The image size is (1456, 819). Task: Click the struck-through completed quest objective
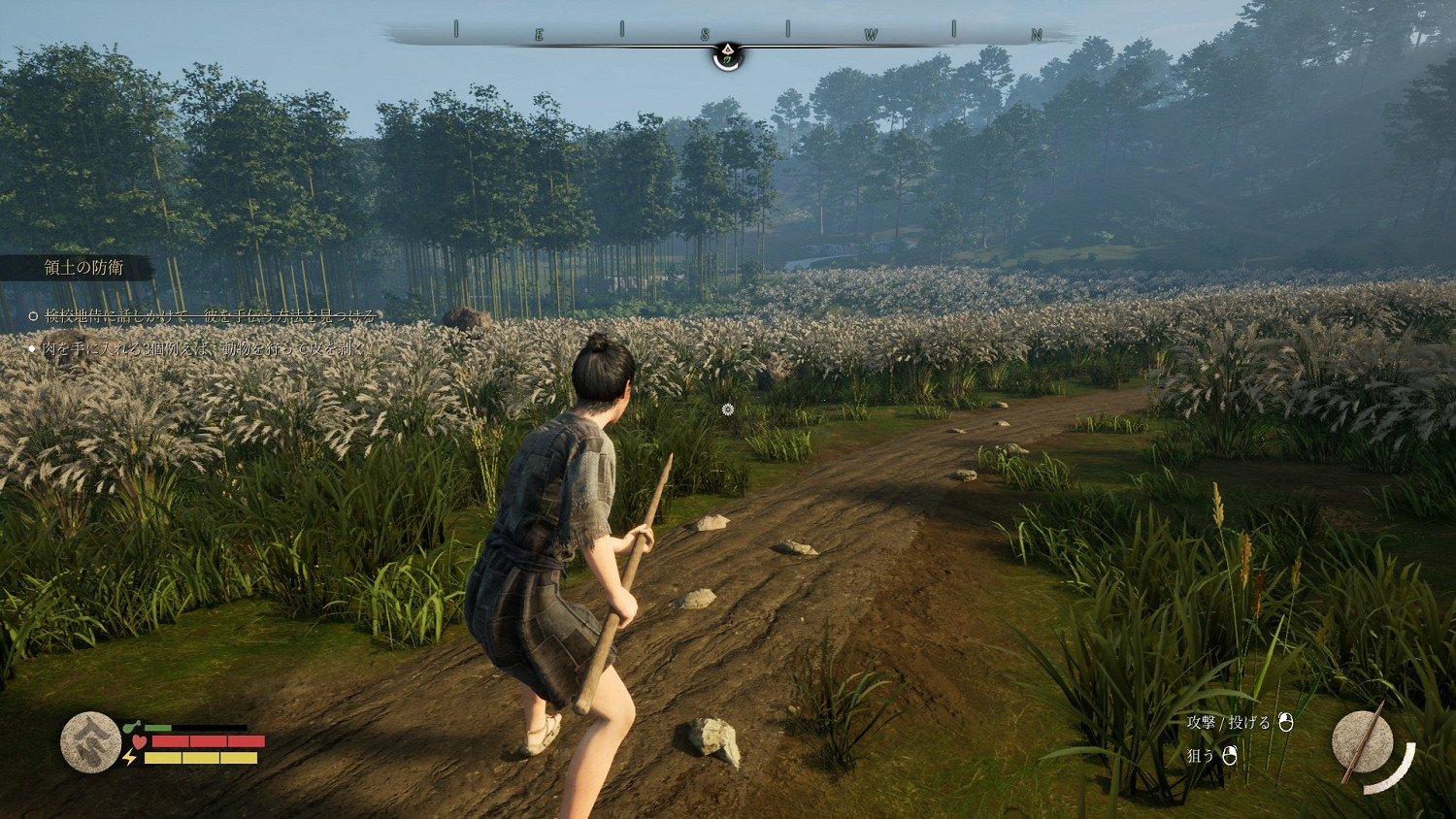(209, 315)
